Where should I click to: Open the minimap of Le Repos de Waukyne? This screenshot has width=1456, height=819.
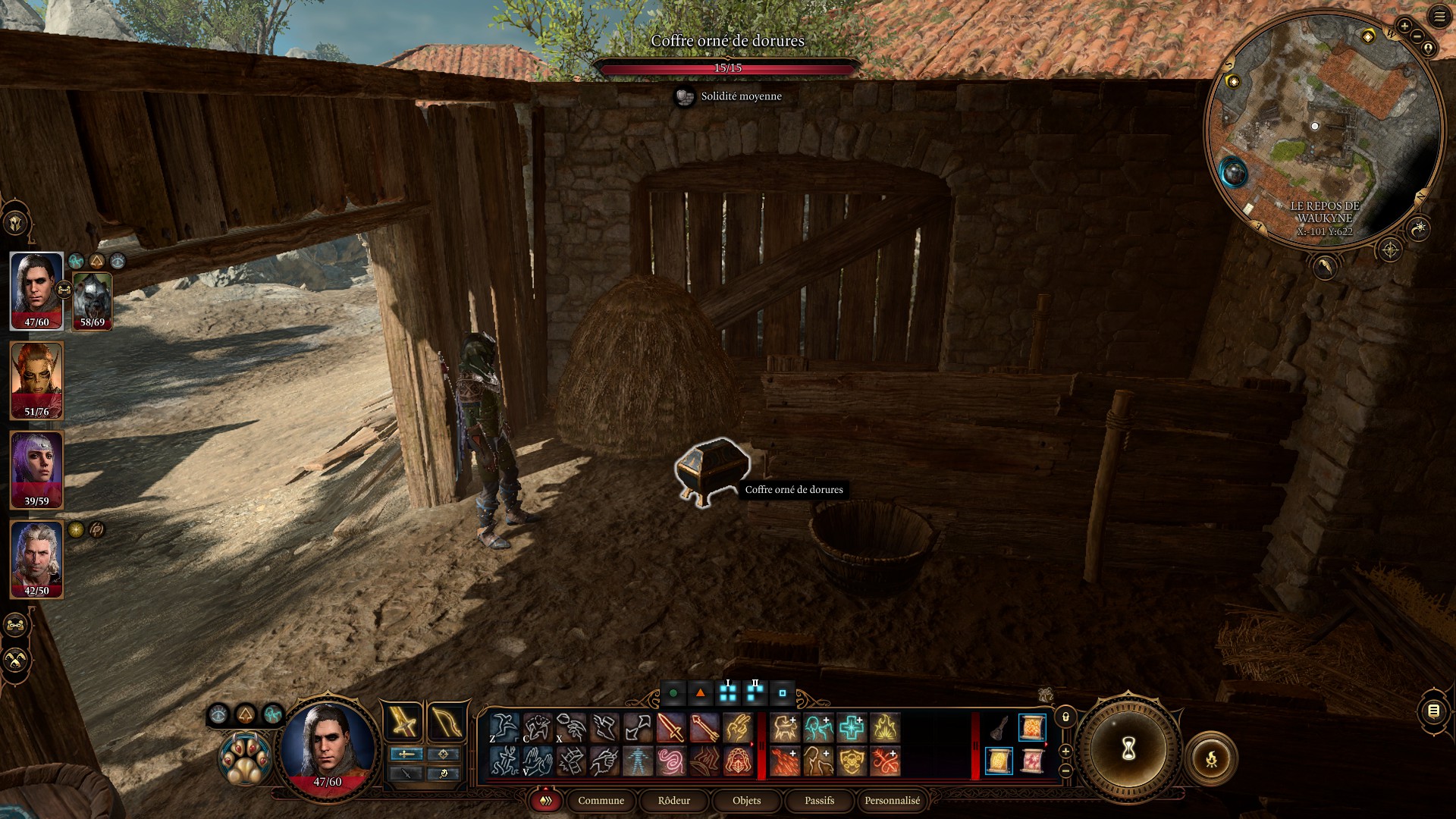[1323, 129]
